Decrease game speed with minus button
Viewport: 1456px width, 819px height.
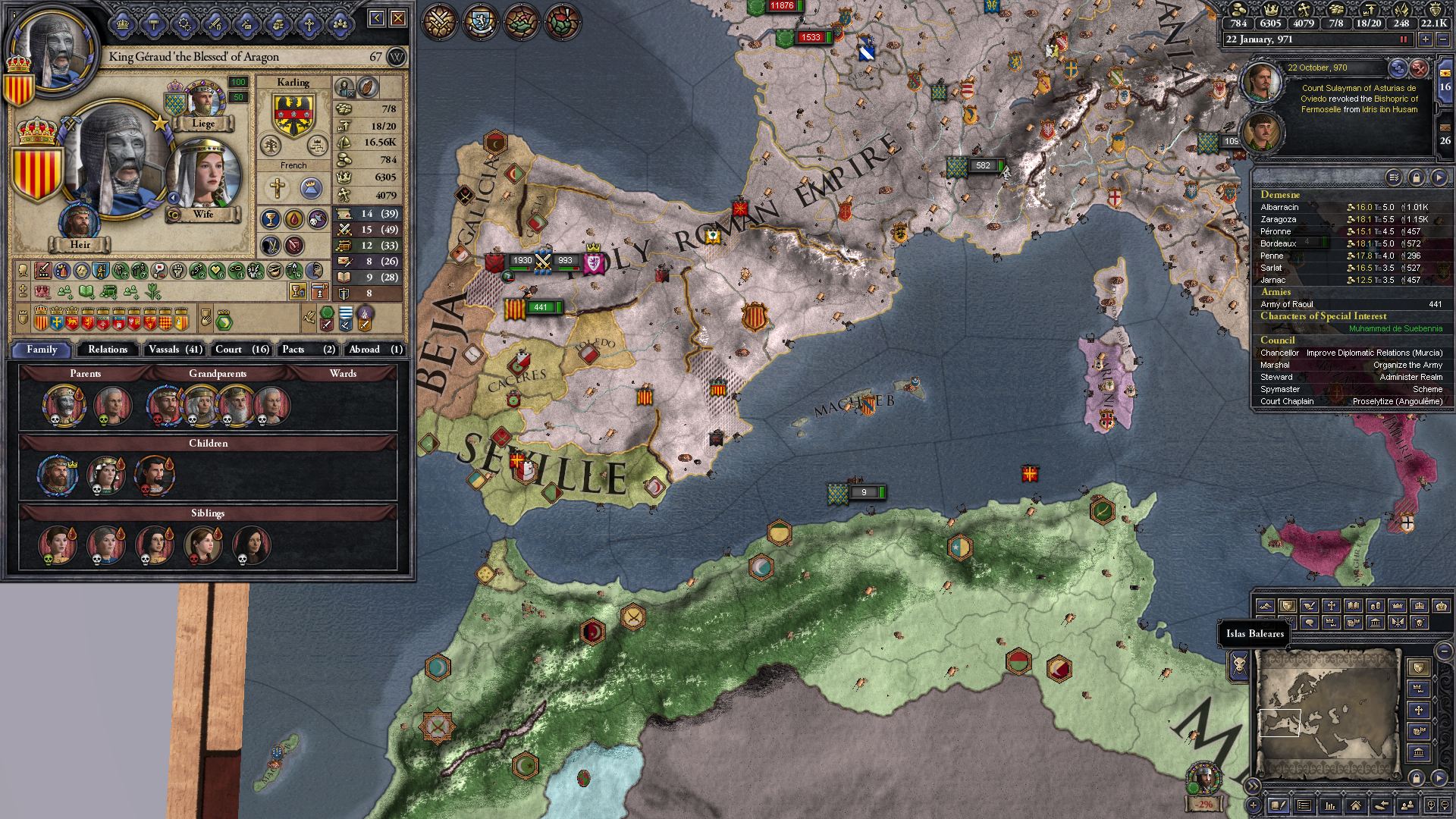pos(1442,39)
